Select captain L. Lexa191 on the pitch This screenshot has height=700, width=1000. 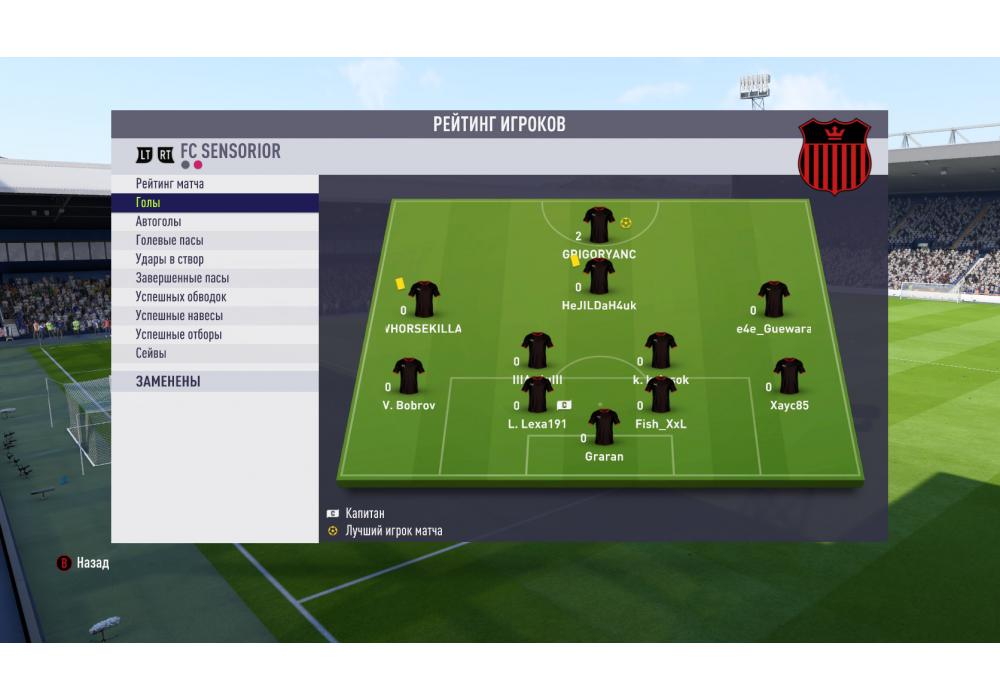[x=537, y=396]
